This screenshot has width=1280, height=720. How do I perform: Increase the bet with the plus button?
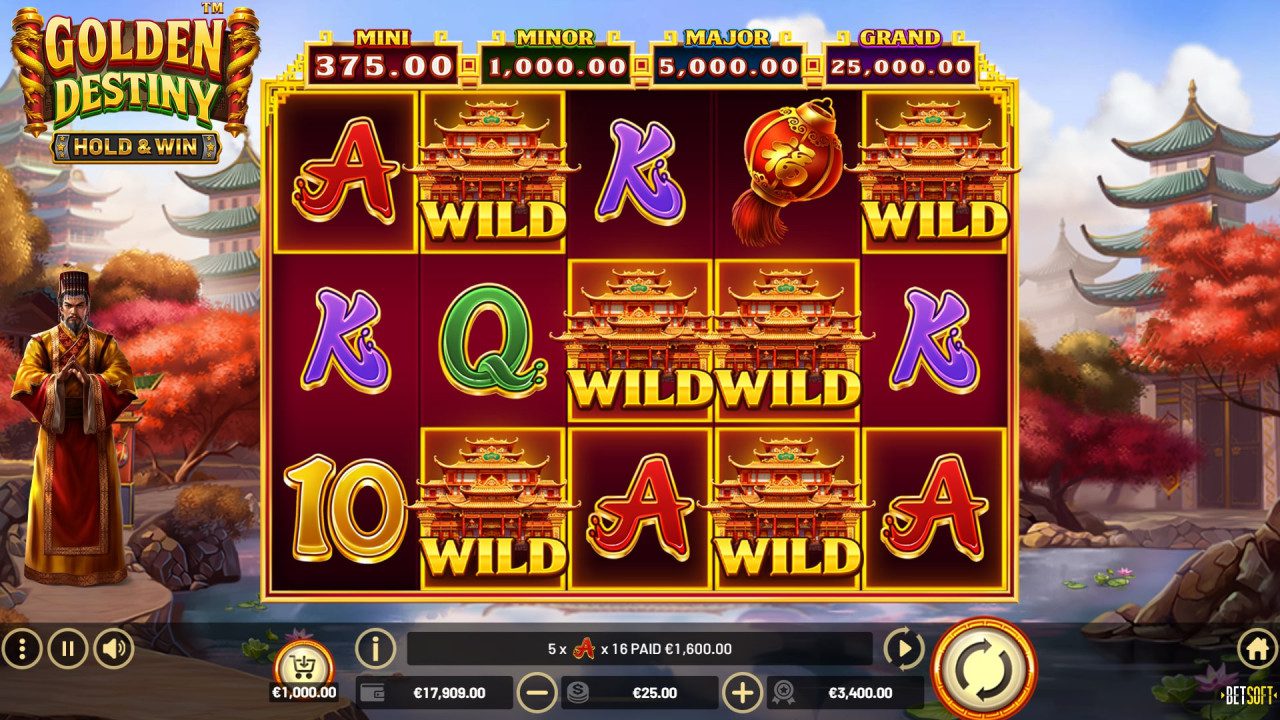click(x=743, y=692)
